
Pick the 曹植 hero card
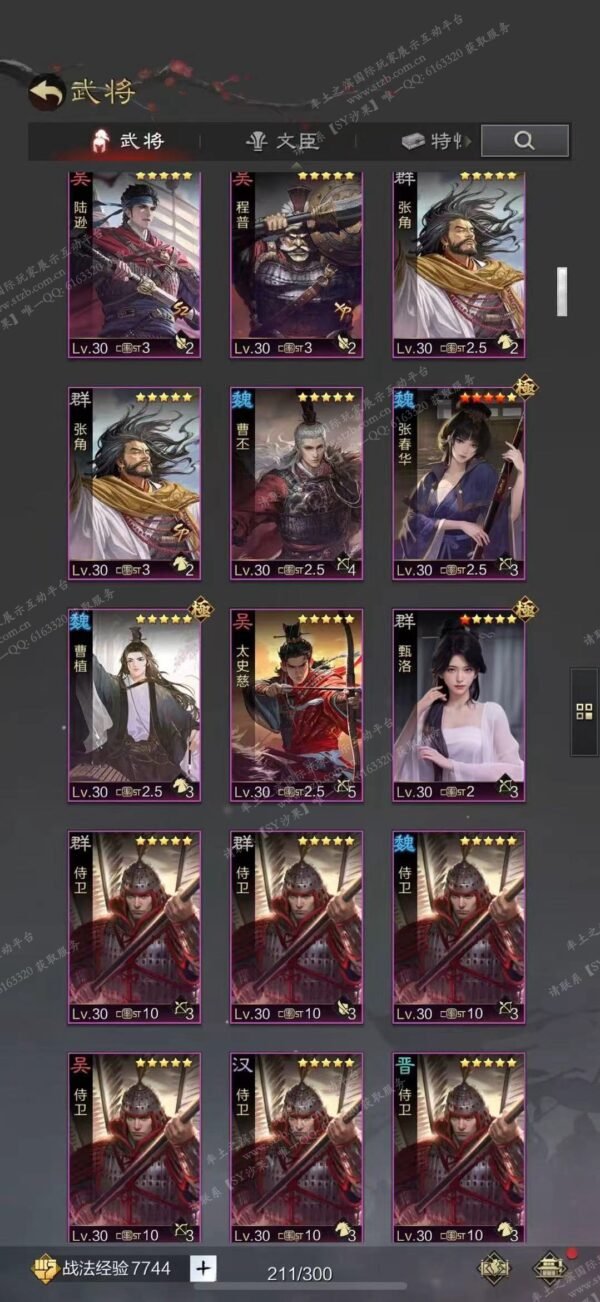134,706
